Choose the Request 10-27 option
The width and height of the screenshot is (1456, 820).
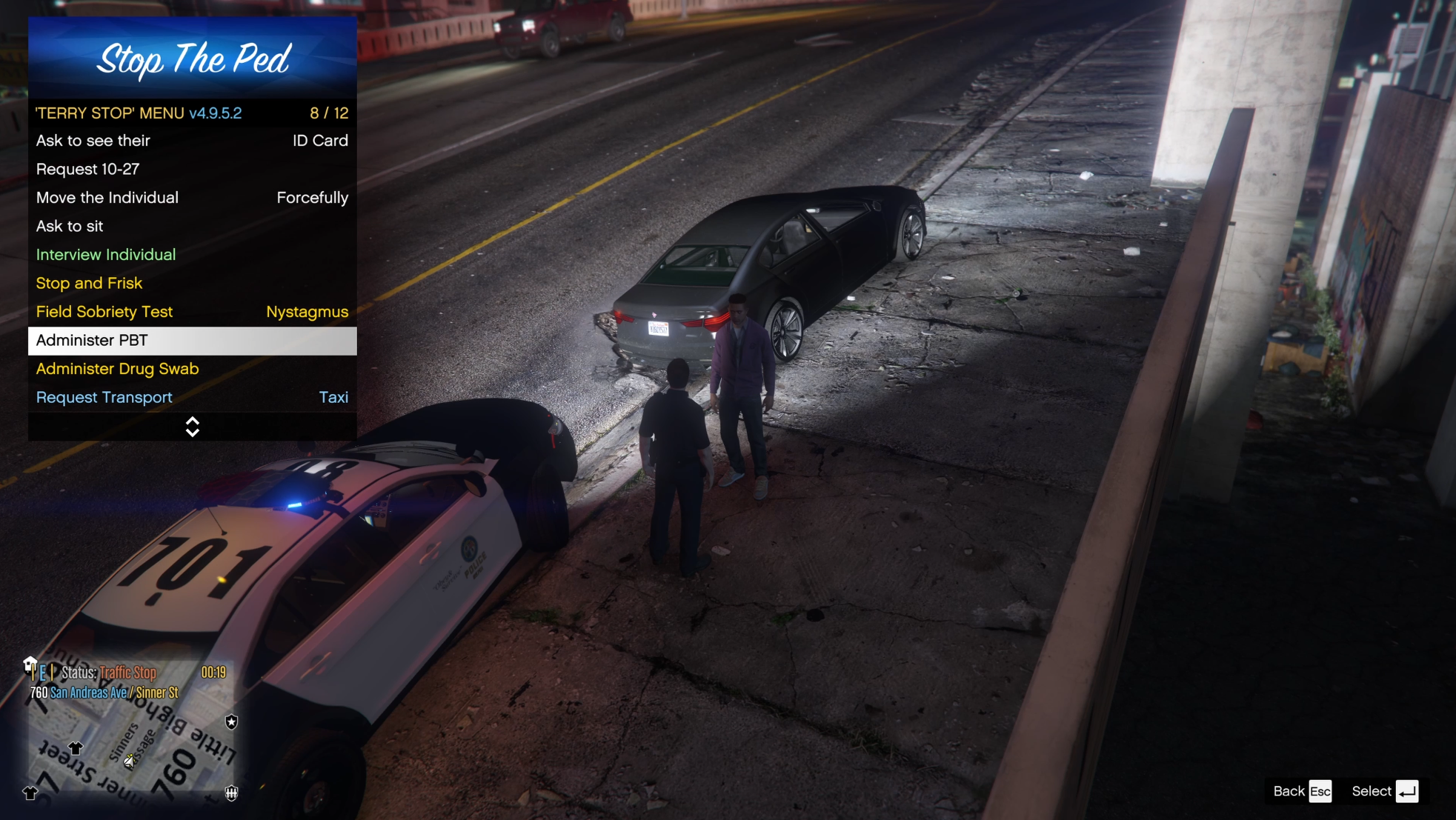pyautogui.click(x=192, y=169)
